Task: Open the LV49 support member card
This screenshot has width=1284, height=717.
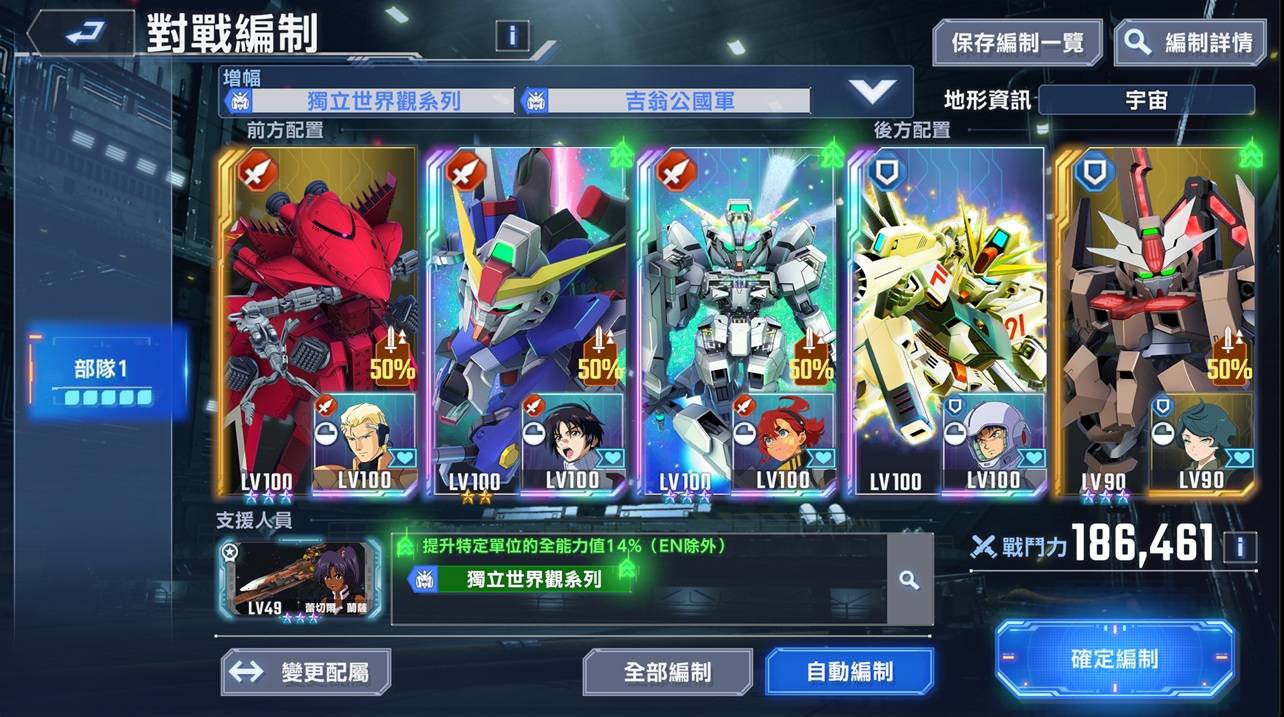Action: pyautogui.click(x=299, y=579)
